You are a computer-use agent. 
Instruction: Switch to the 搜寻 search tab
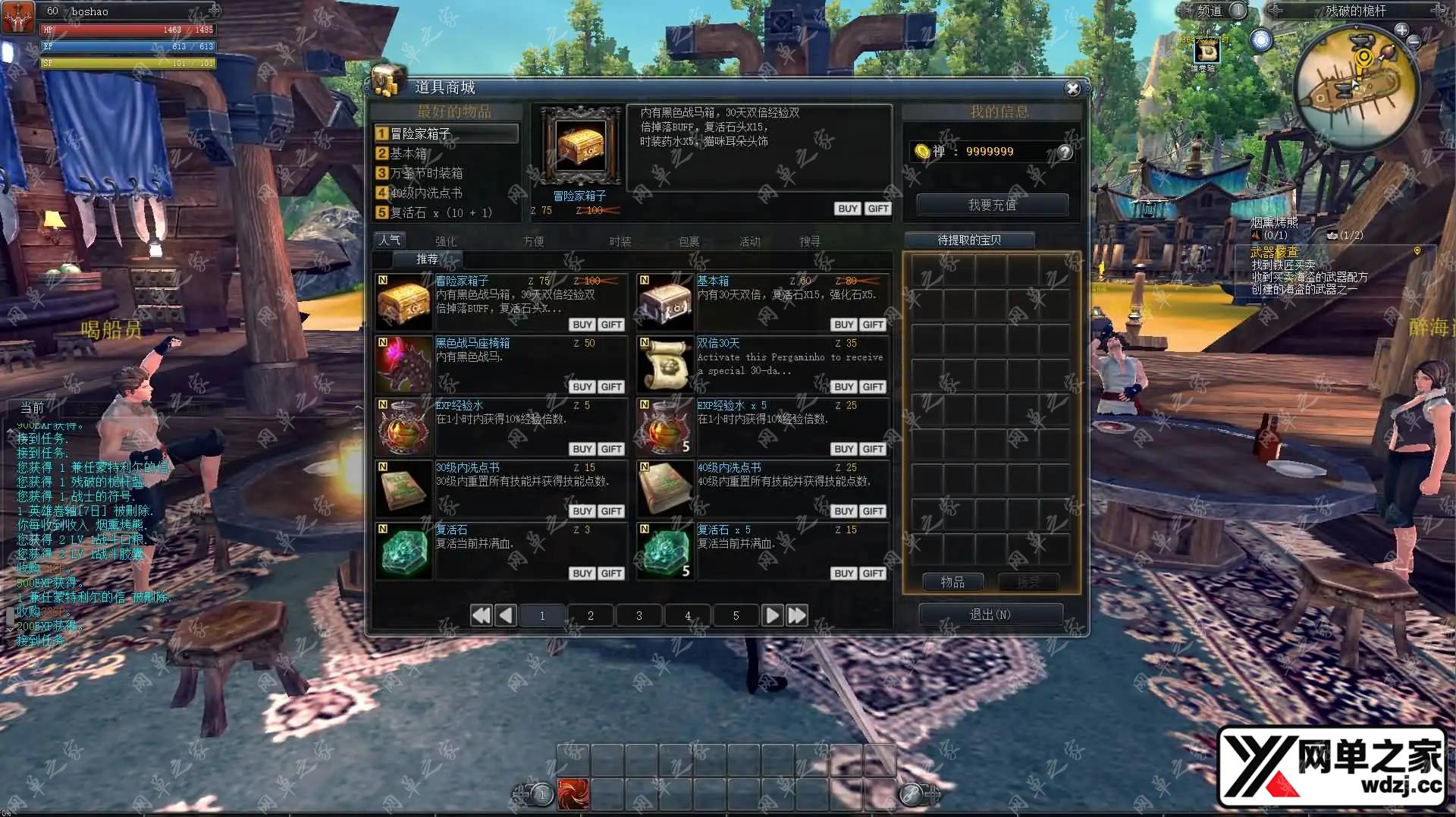pyautogui.click(x=809, y=241)
